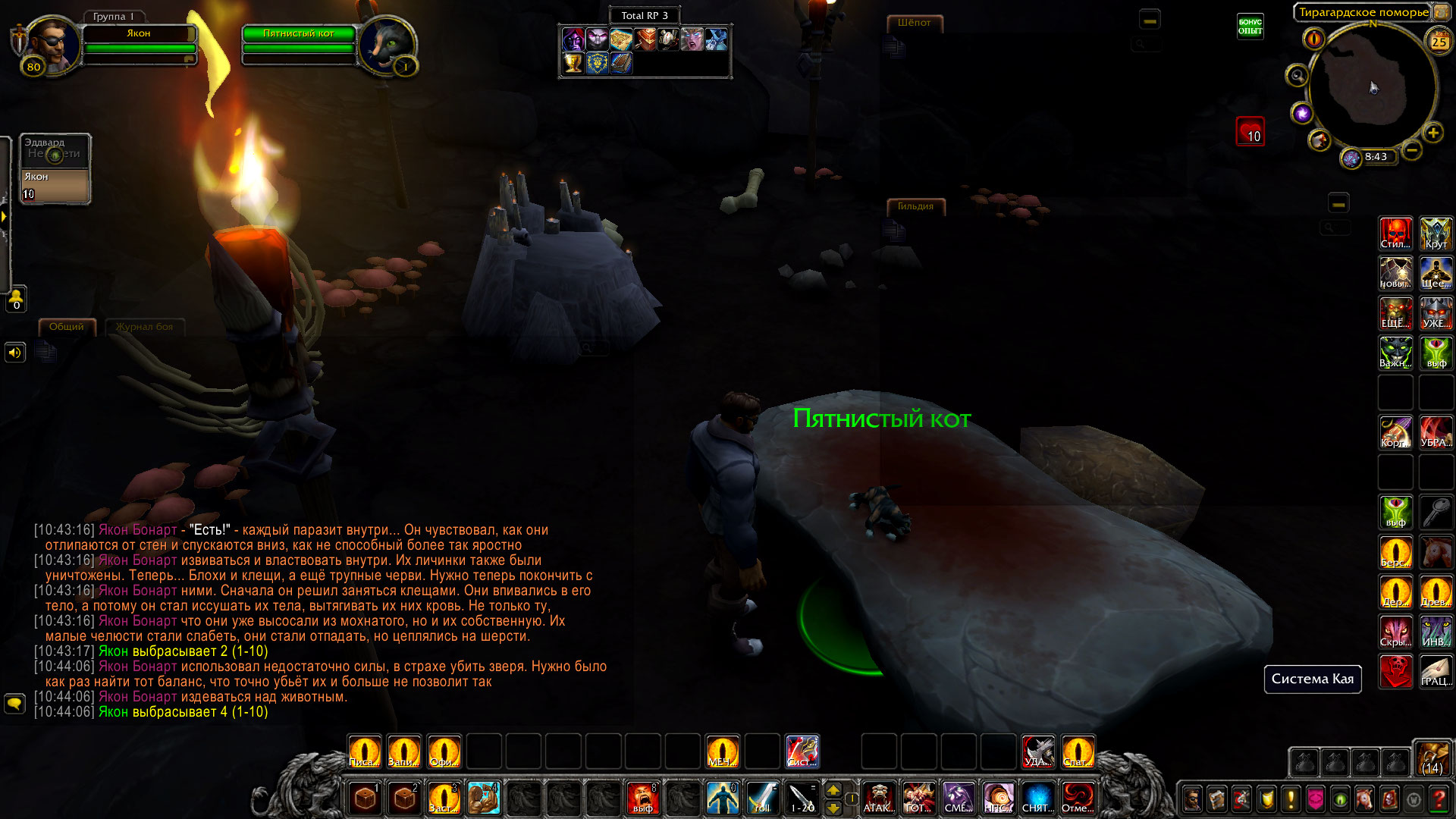Click the БОНУС ОПЫТ icon

[1250, 27]
